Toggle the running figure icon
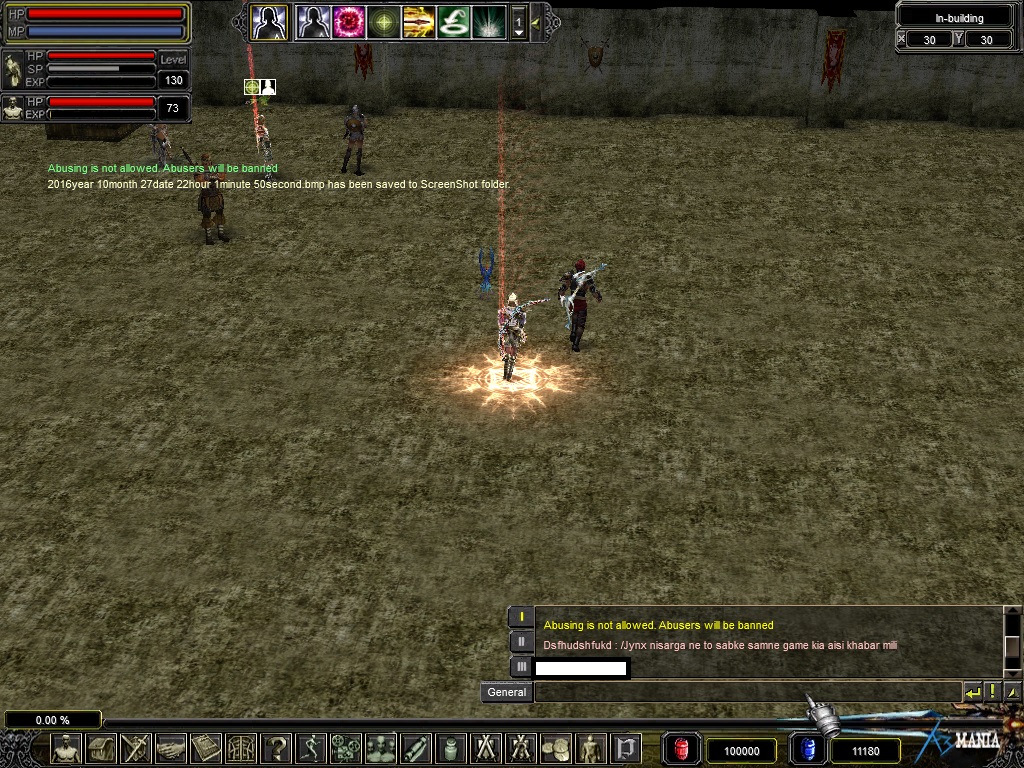The image size is (1024, 768). point(311,748)
